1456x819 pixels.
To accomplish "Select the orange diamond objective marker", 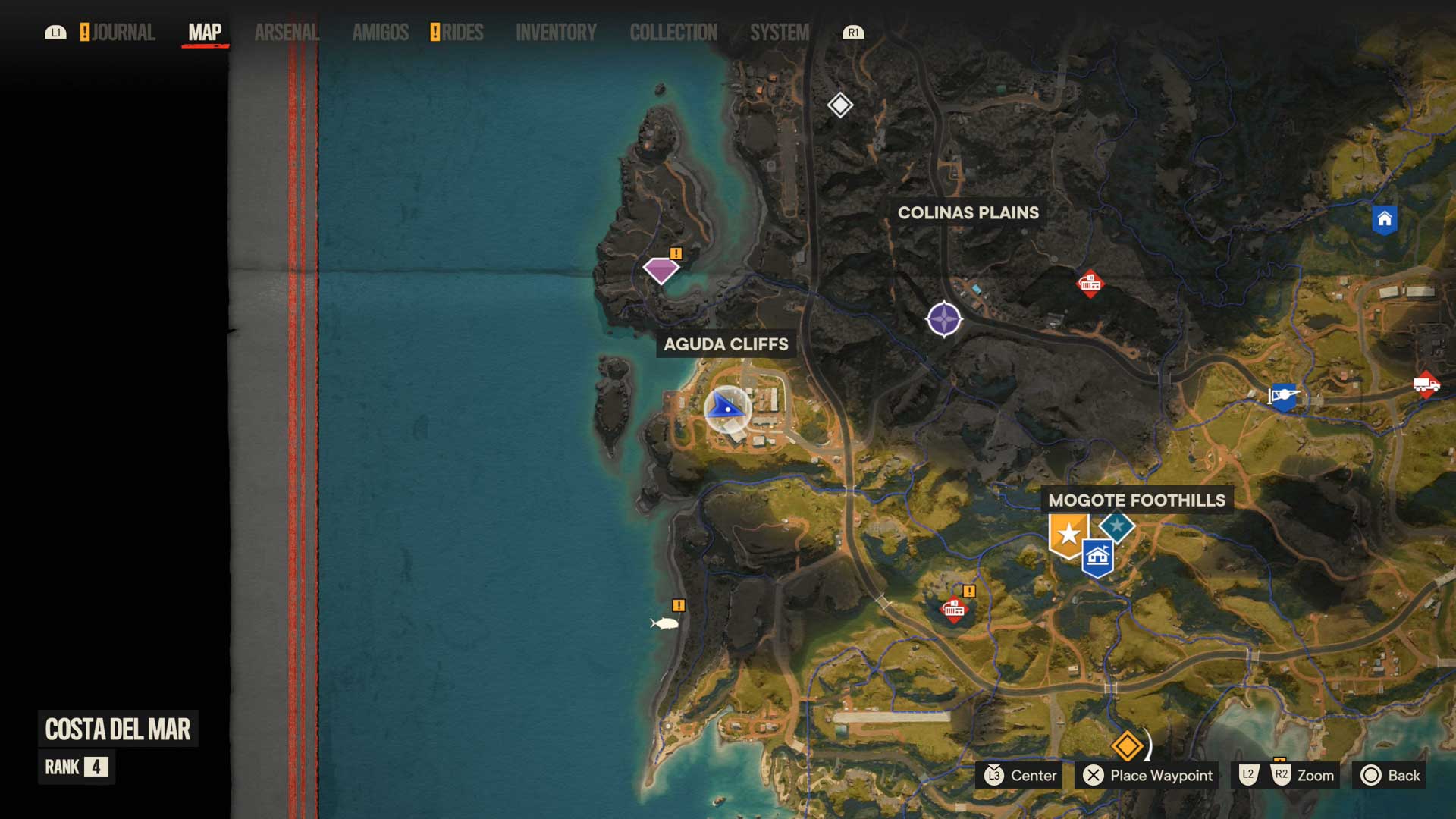I will click(1127, 746).
